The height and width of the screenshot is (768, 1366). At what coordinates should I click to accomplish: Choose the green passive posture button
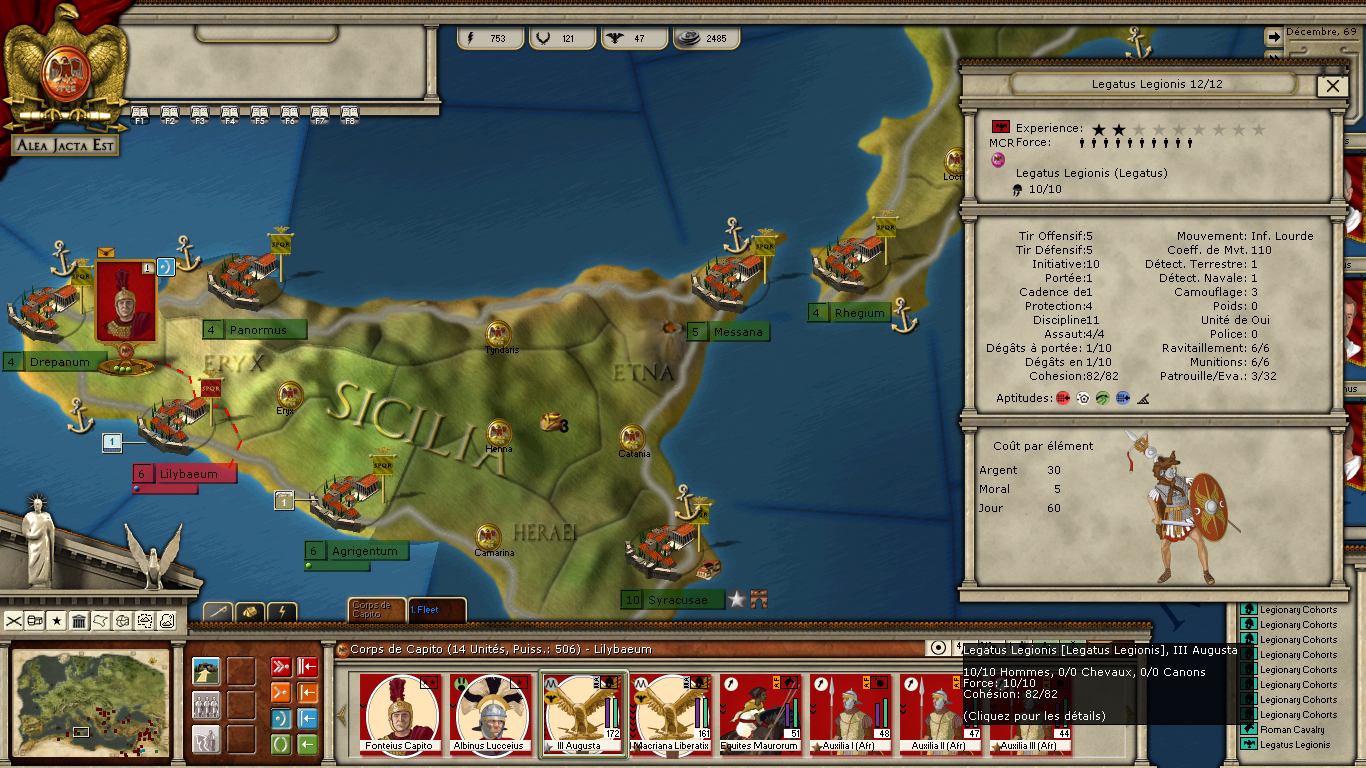(x=281, y=745)
